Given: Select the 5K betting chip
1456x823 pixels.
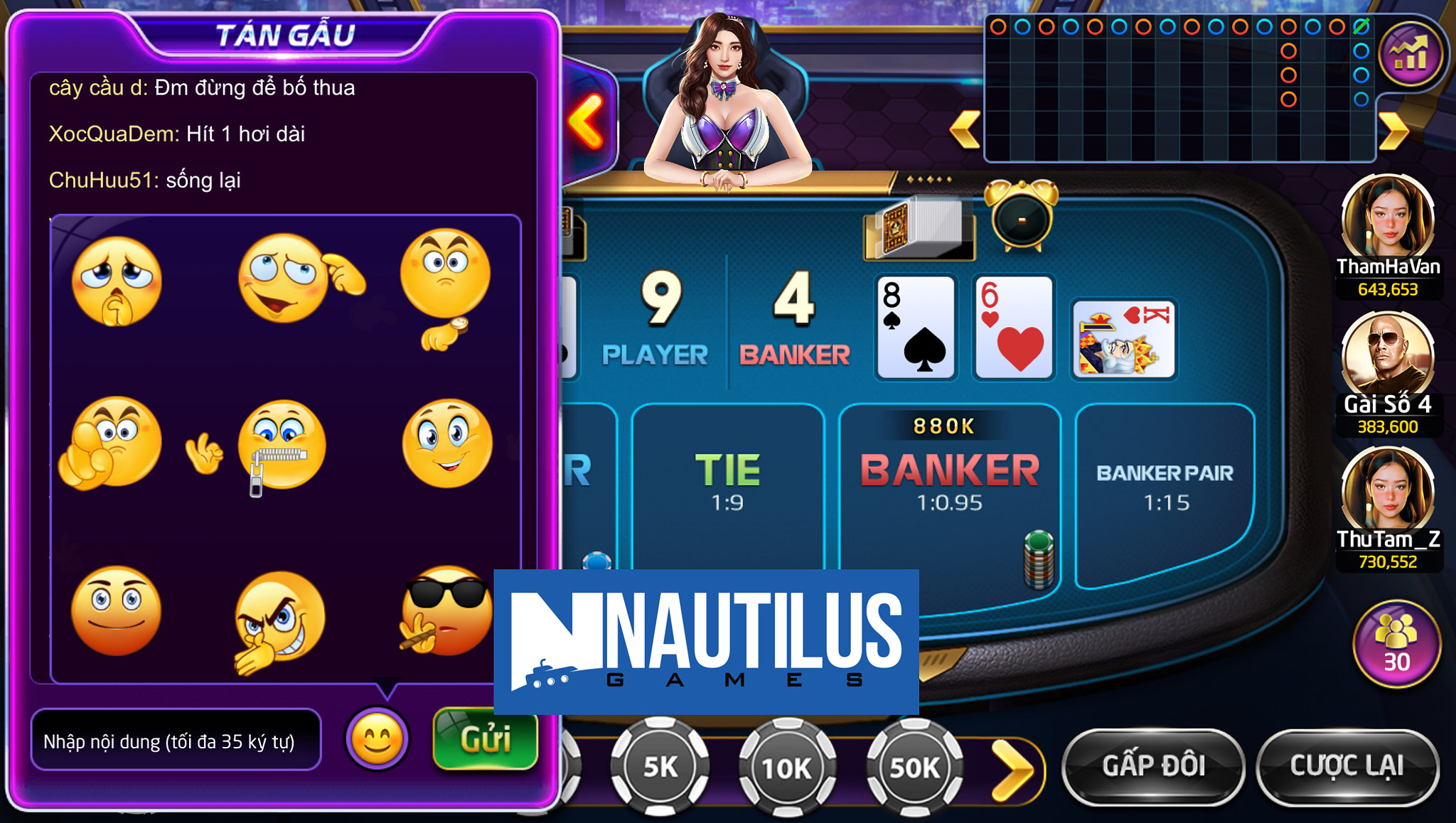Looking at the screenshot, I should 660,768.
